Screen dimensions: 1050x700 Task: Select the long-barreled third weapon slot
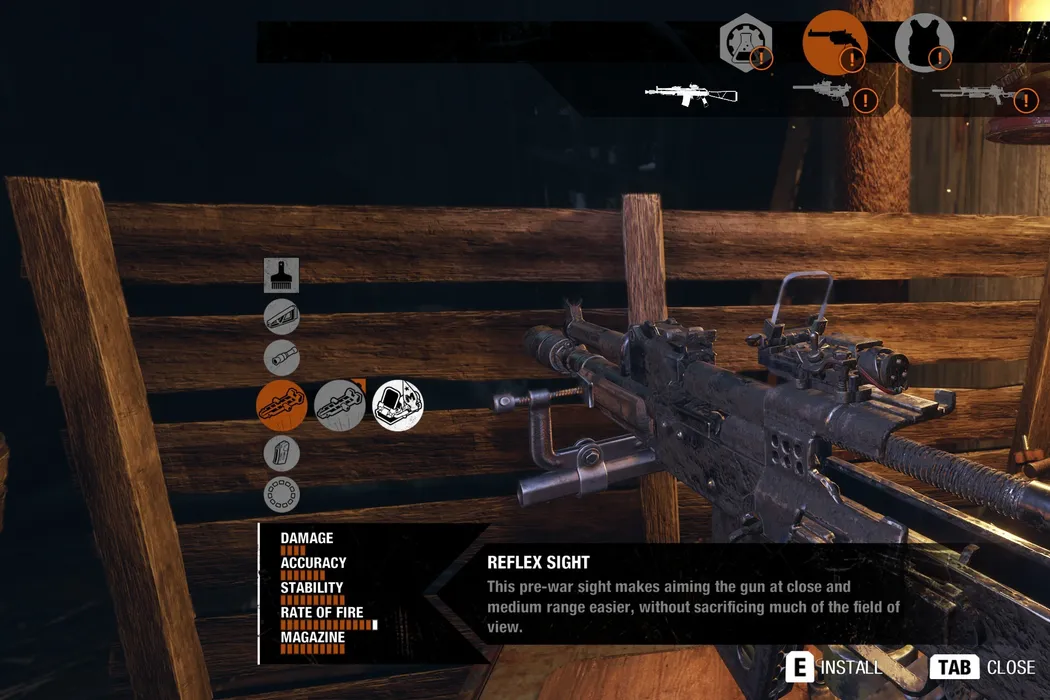973,95
